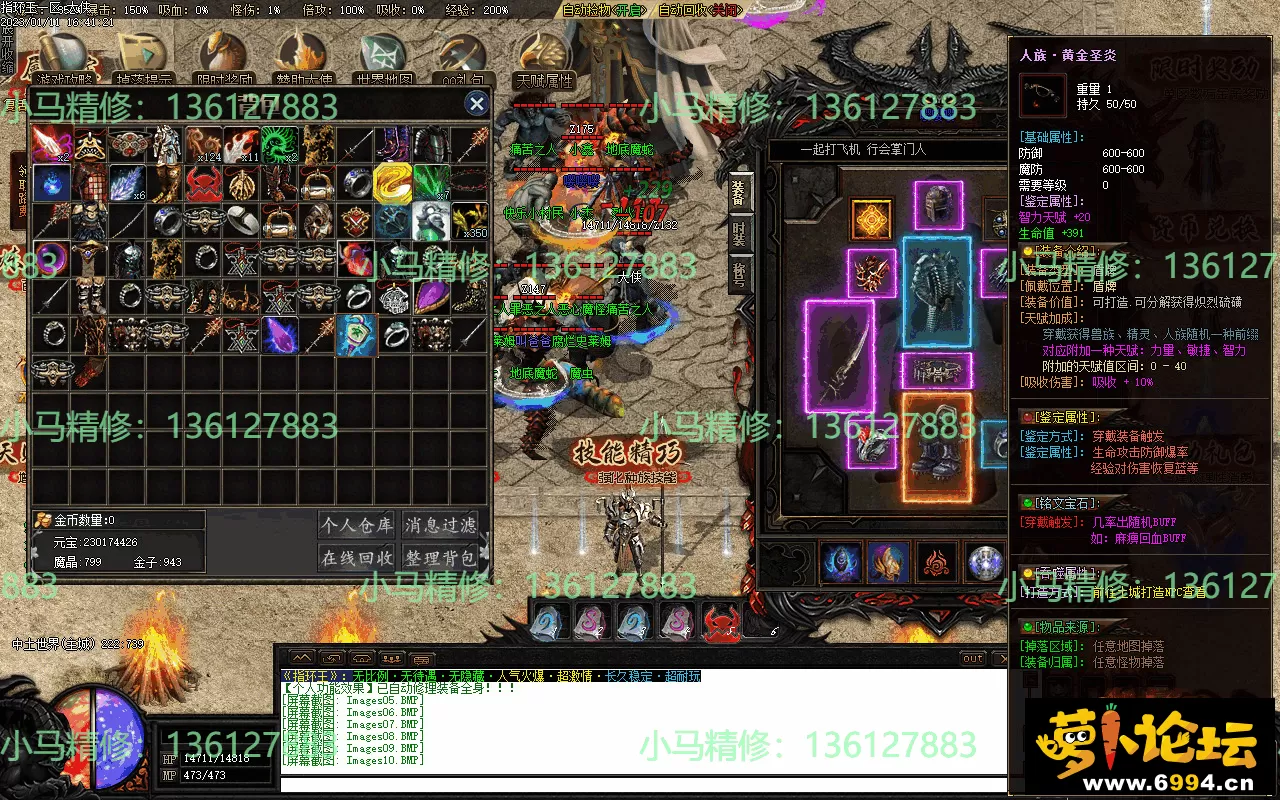
Task: Open the 游戏攻略 game guide icon
Action: (x=63, y=60)
